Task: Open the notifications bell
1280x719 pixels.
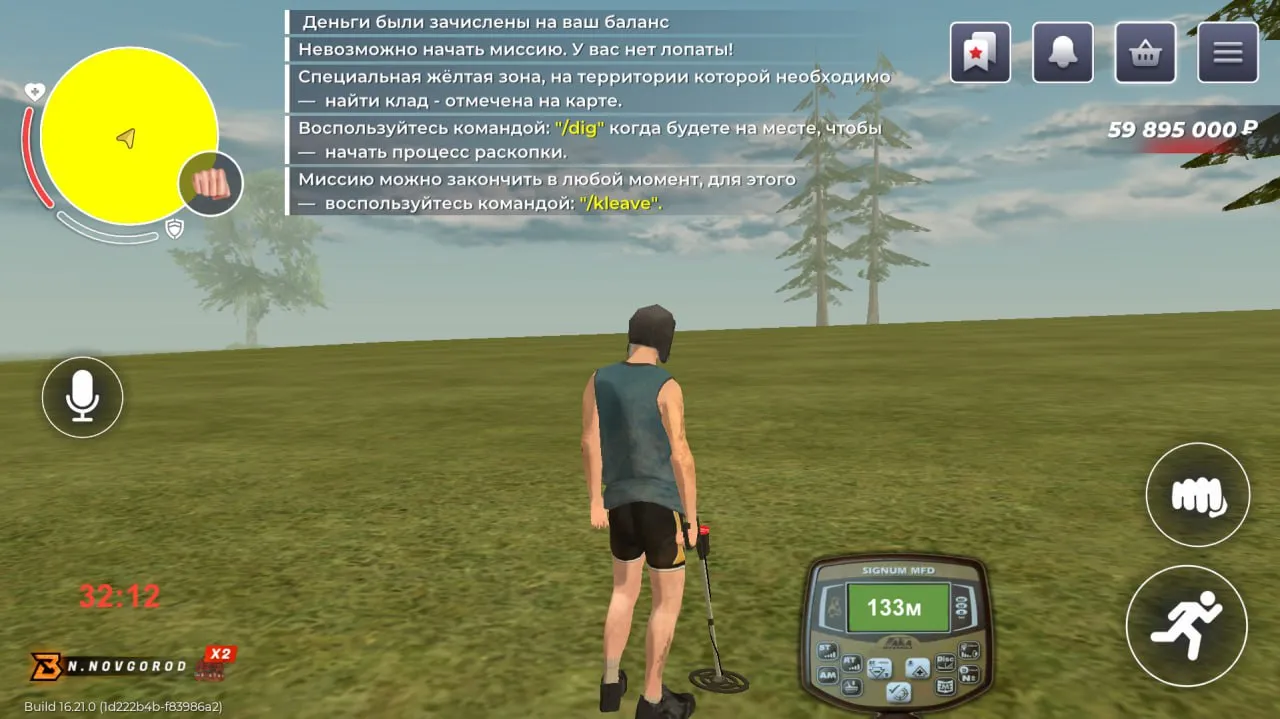Action: (1062, 52)
